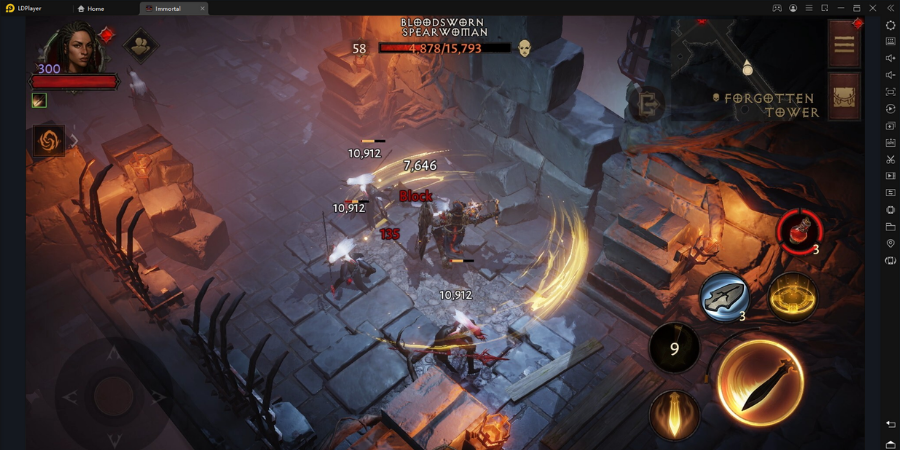Select the Bloodsworn Spearwoman skull icon
The image size is (900, 450).
click(x=524, y=48)
